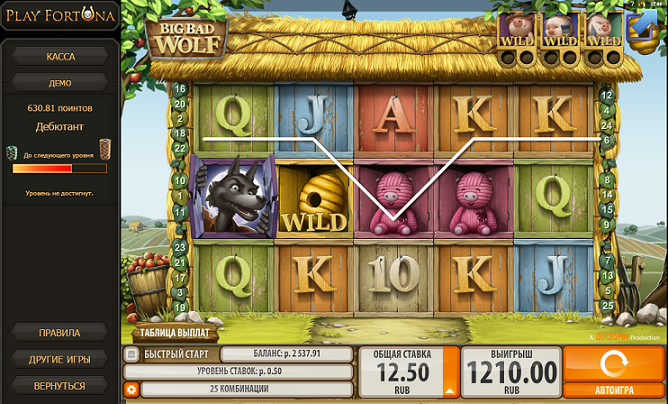
Task: Click Вернуться to go back
Action: [60, 385]
